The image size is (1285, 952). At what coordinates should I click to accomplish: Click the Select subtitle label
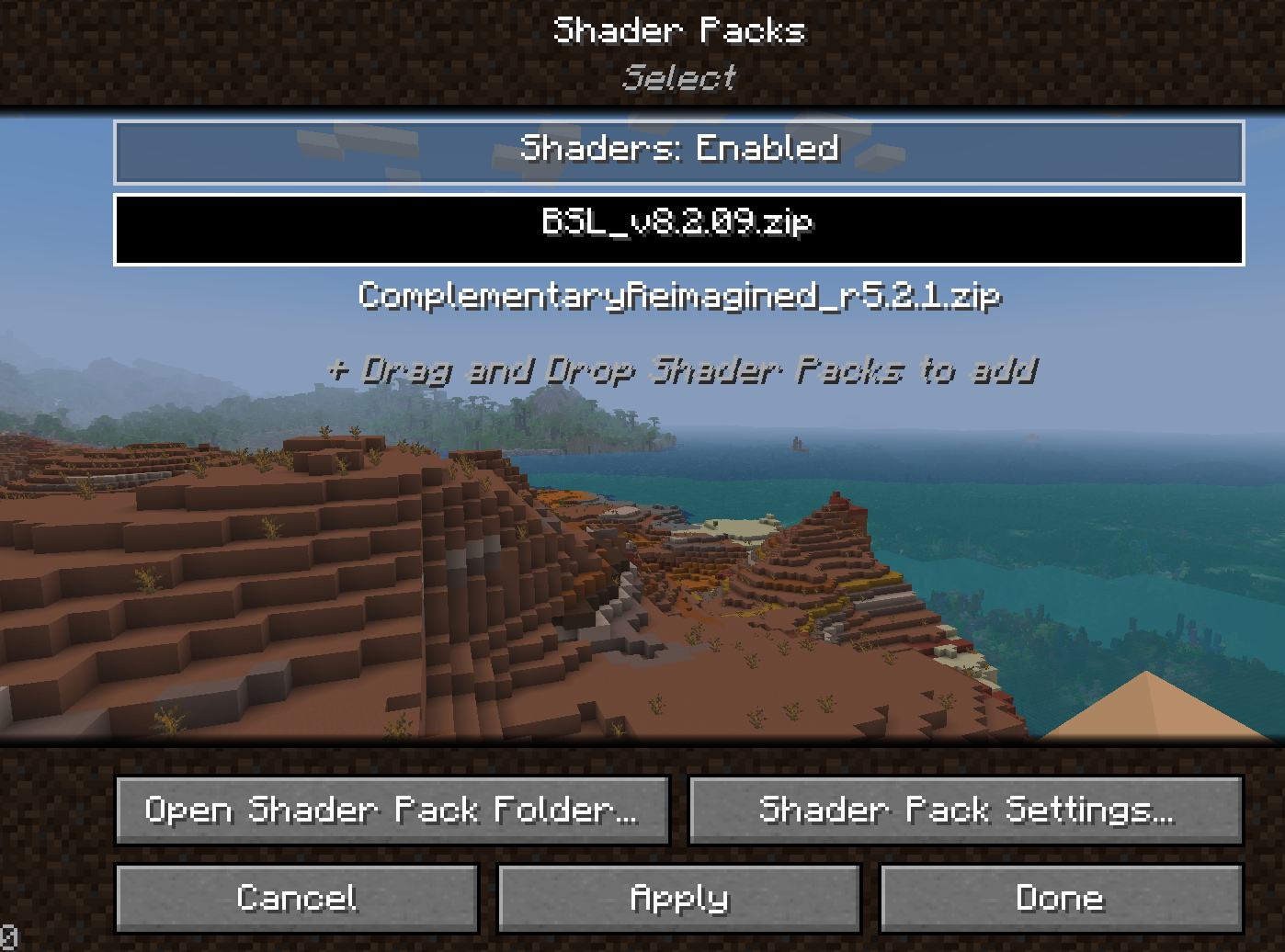[x=679, y=78]
